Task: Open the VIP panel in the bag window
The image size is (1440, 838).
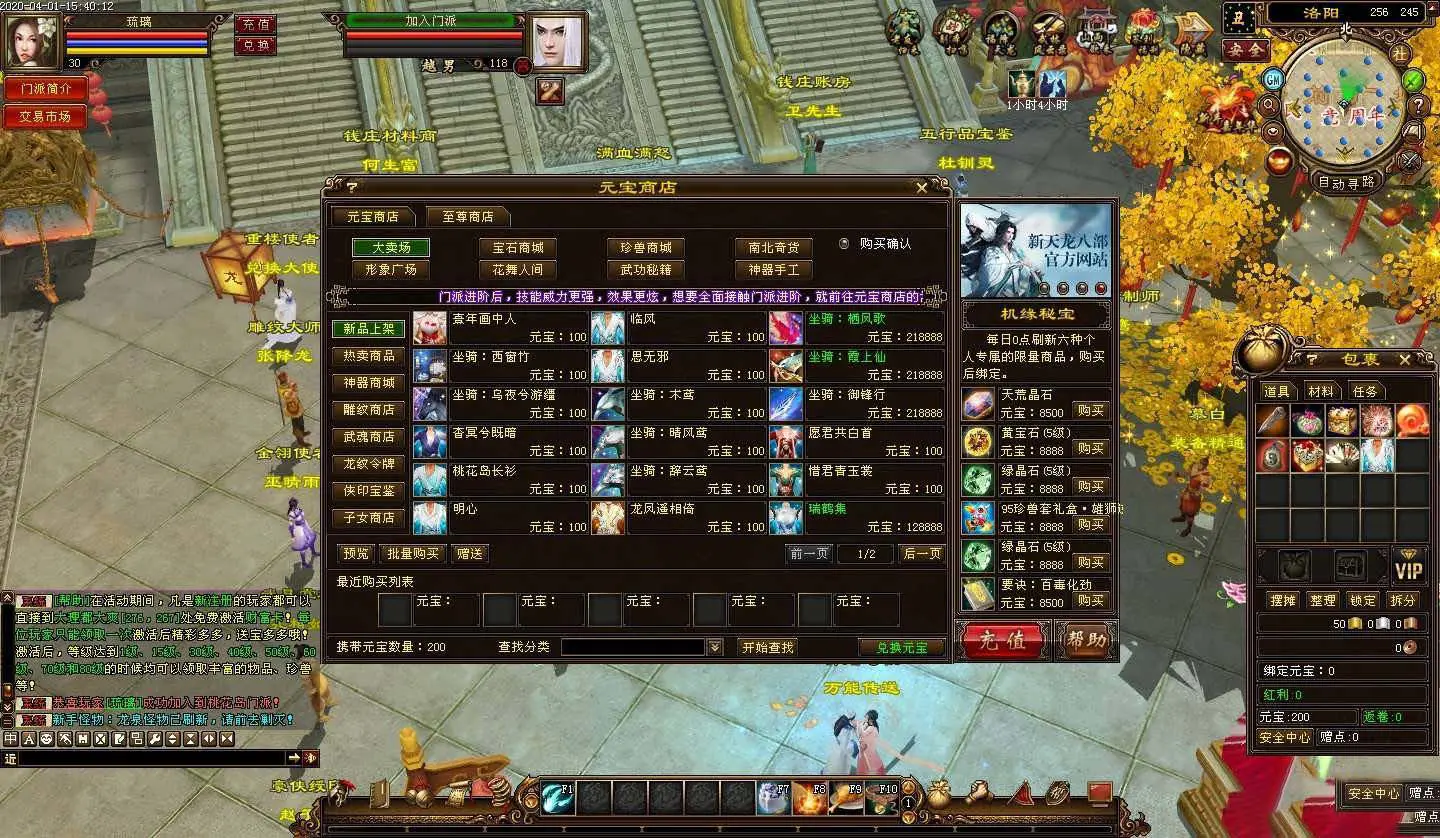Action: [x=1410, y=566]
